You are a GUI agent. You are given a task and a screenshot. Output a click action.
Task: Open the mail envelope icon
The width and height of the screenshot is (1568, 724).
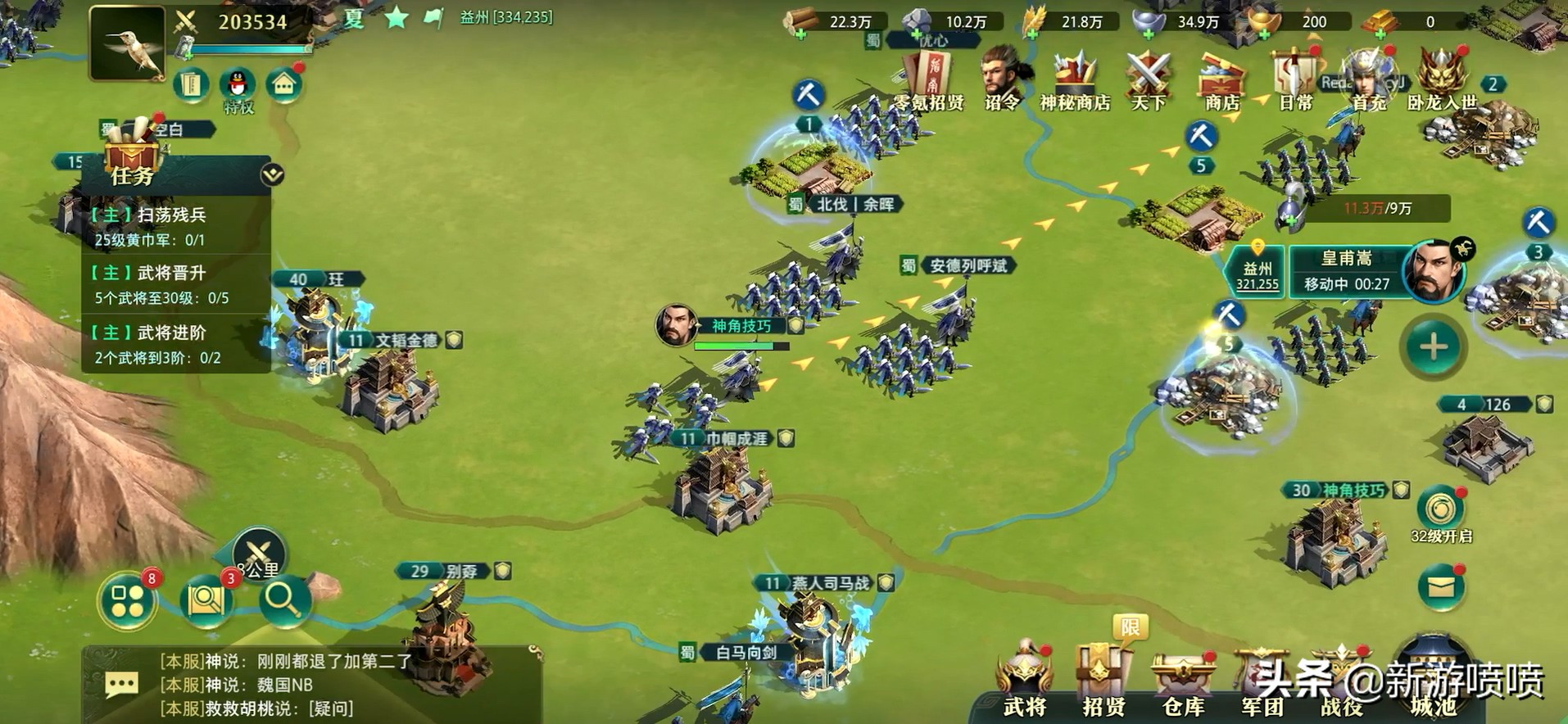1441,587
